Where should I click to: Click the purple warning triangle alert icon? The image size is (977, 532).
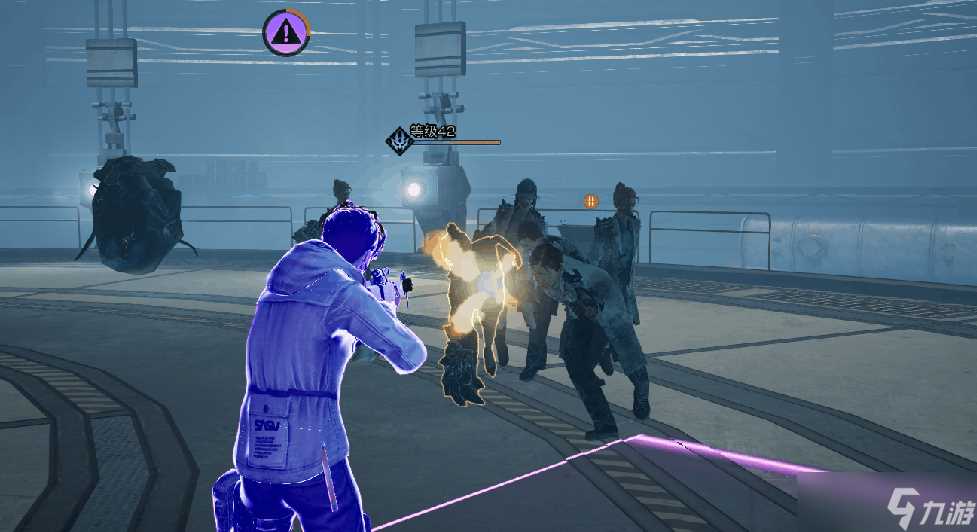[287, 33]
